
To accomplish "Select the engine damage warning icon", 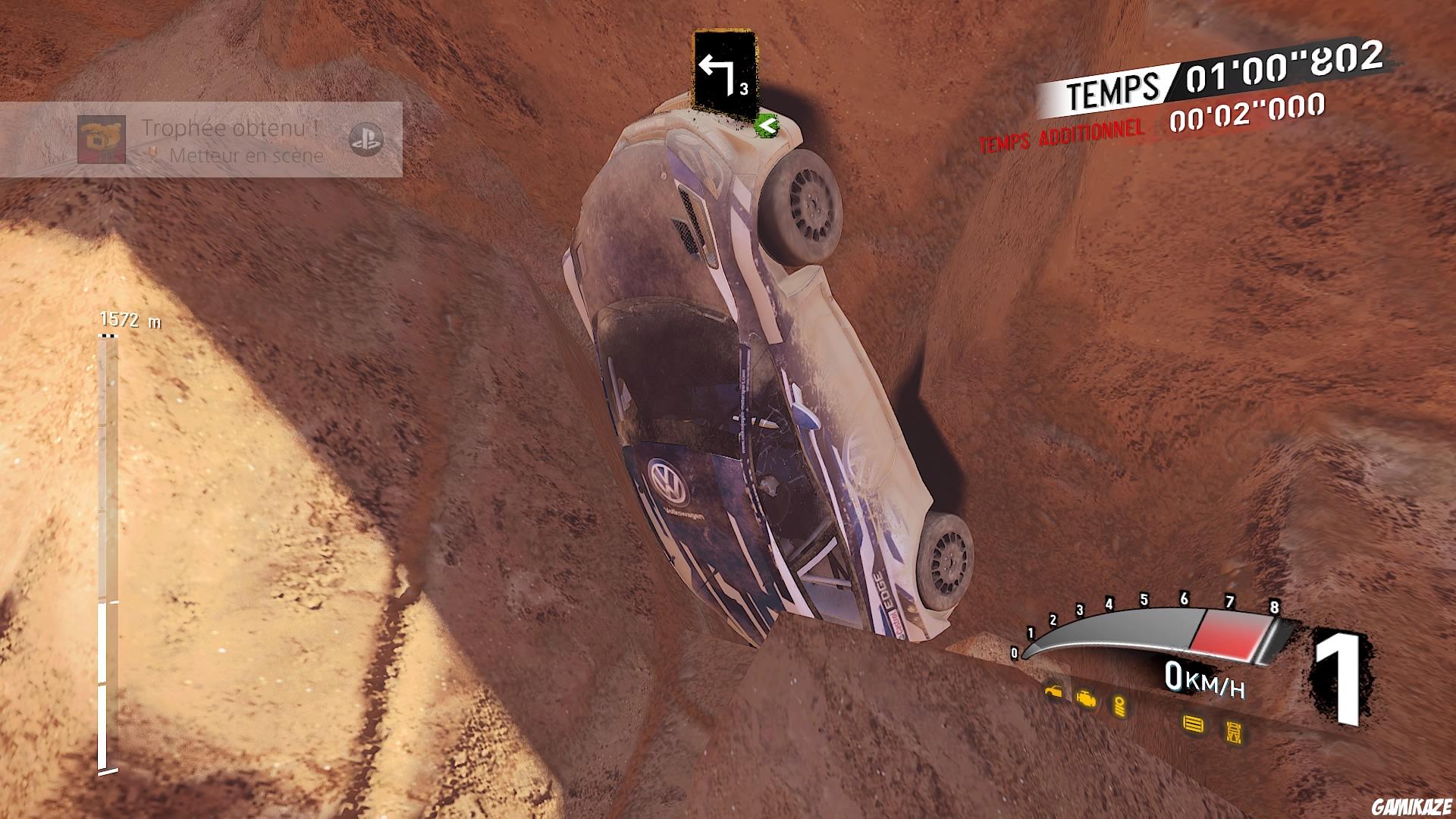I will click(1087, 698).
